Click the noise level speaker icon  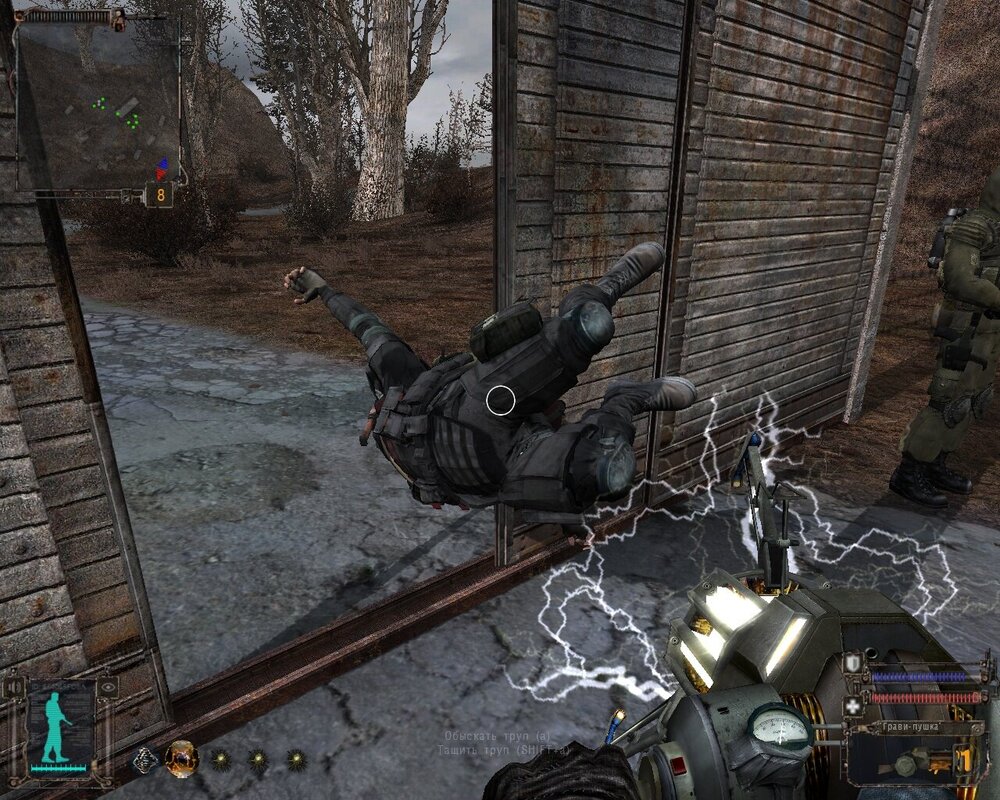(14, 688)
